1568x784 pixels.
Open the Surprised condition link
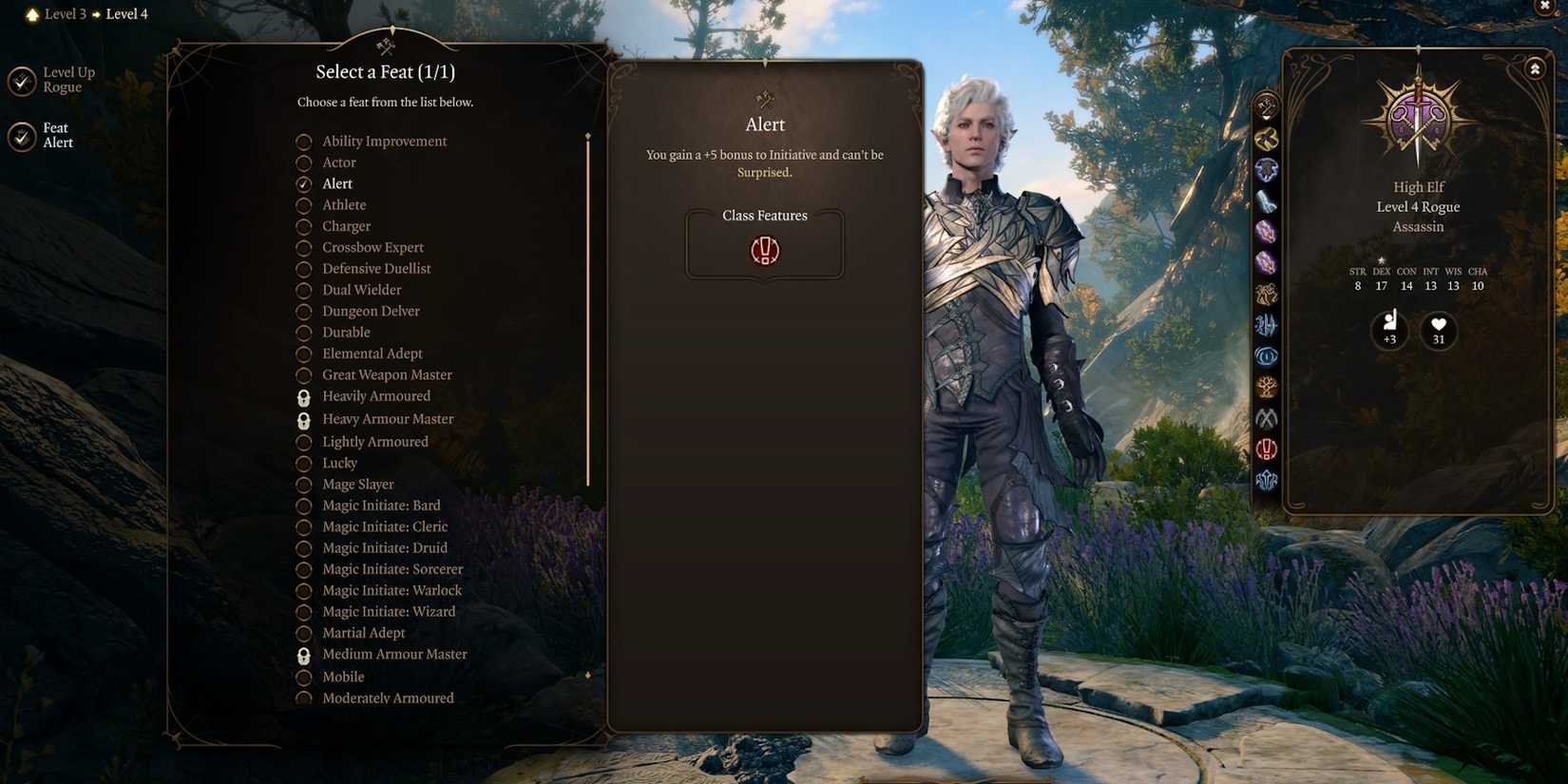(763, 173)
